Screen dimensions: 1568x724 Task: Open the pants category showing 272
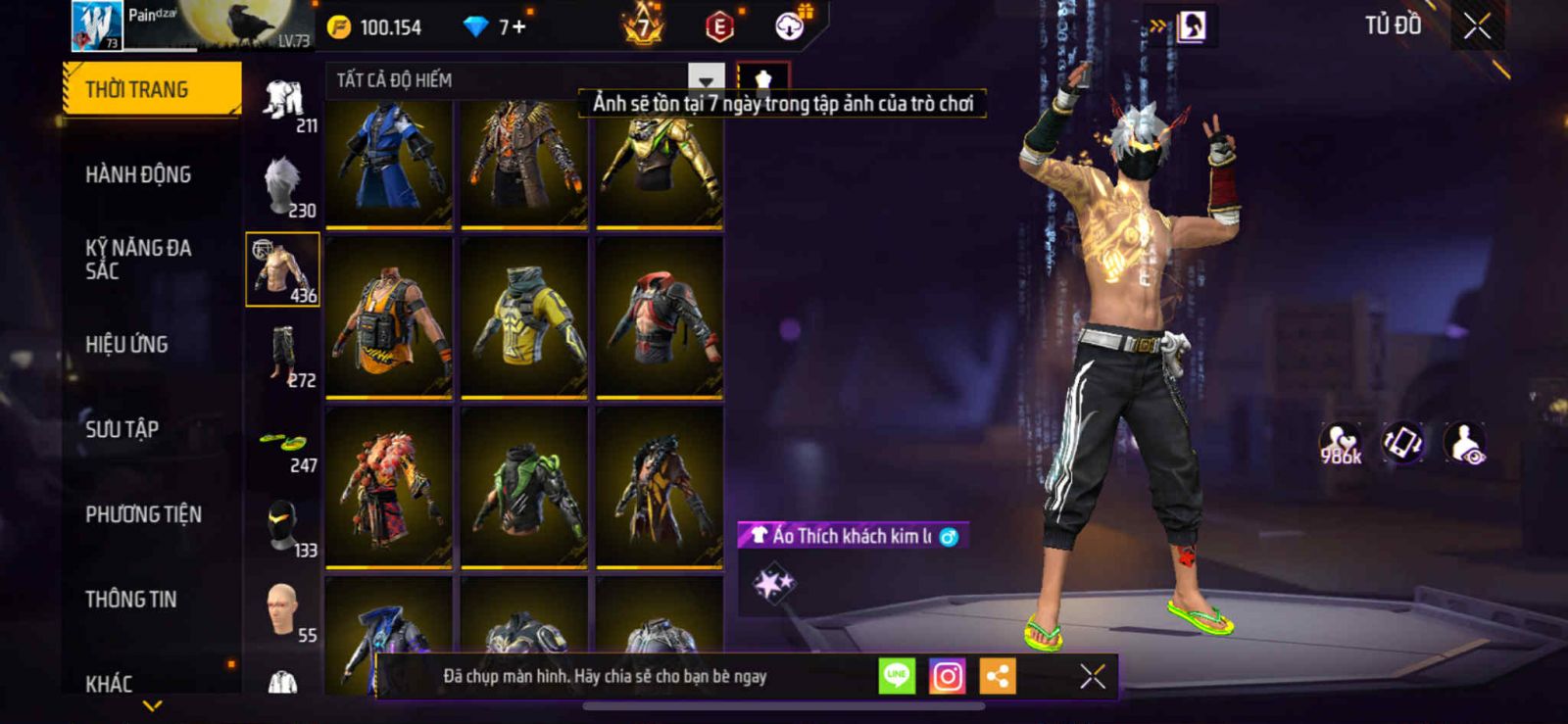click(x=284, y=357)
